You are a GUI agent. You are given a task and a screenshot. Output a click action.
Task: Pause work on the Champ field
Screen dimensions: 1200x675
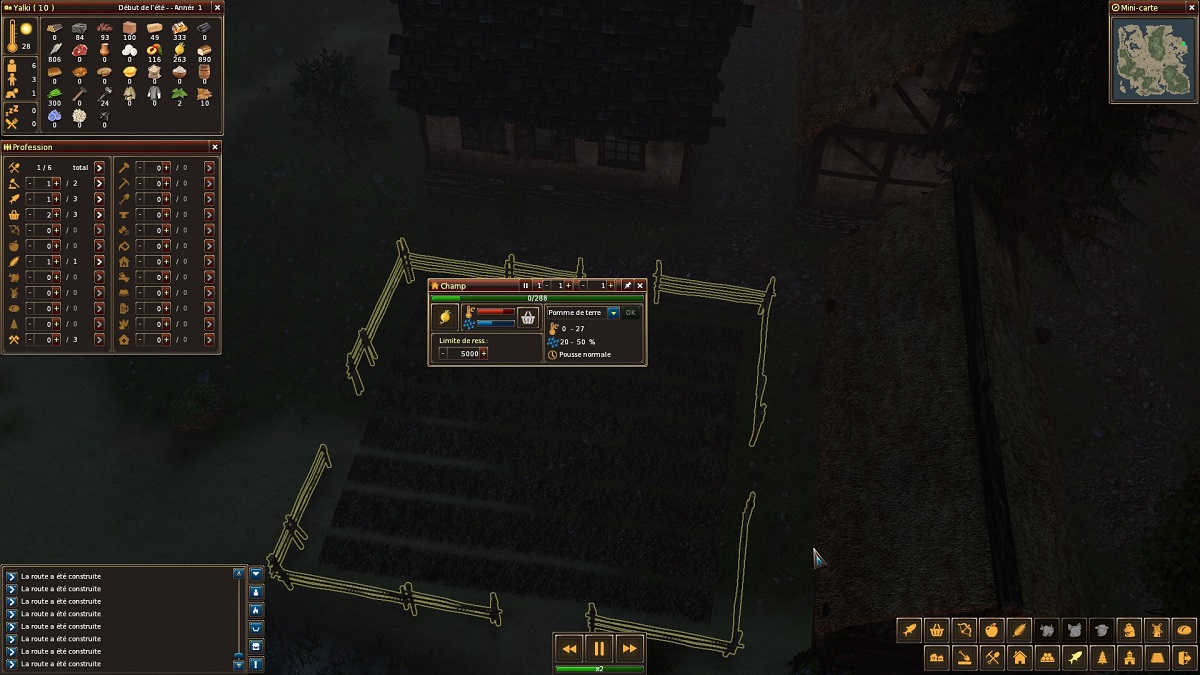(526, 286)
